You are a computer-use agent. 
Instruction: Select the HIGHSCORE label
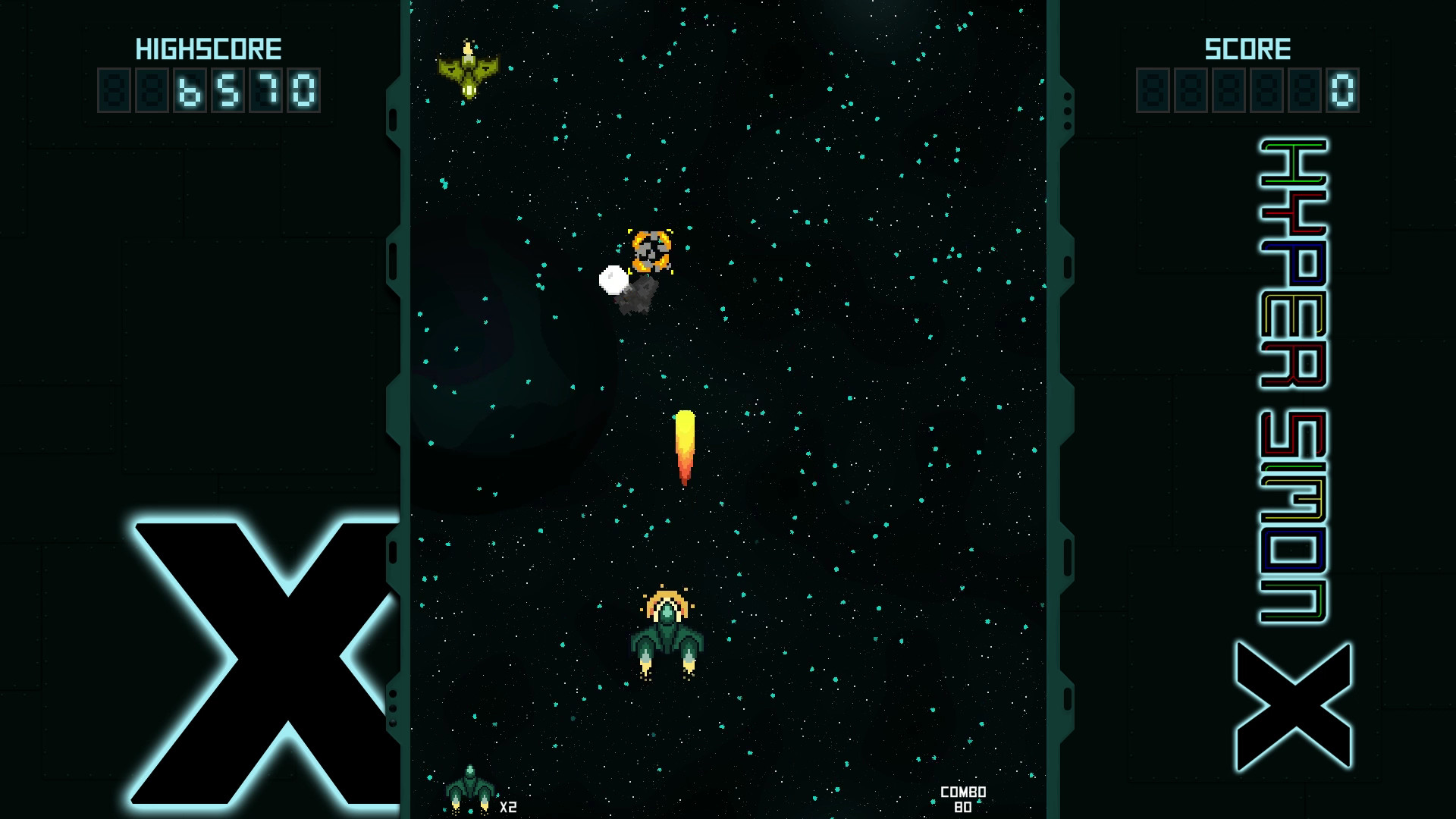point(209,49)
